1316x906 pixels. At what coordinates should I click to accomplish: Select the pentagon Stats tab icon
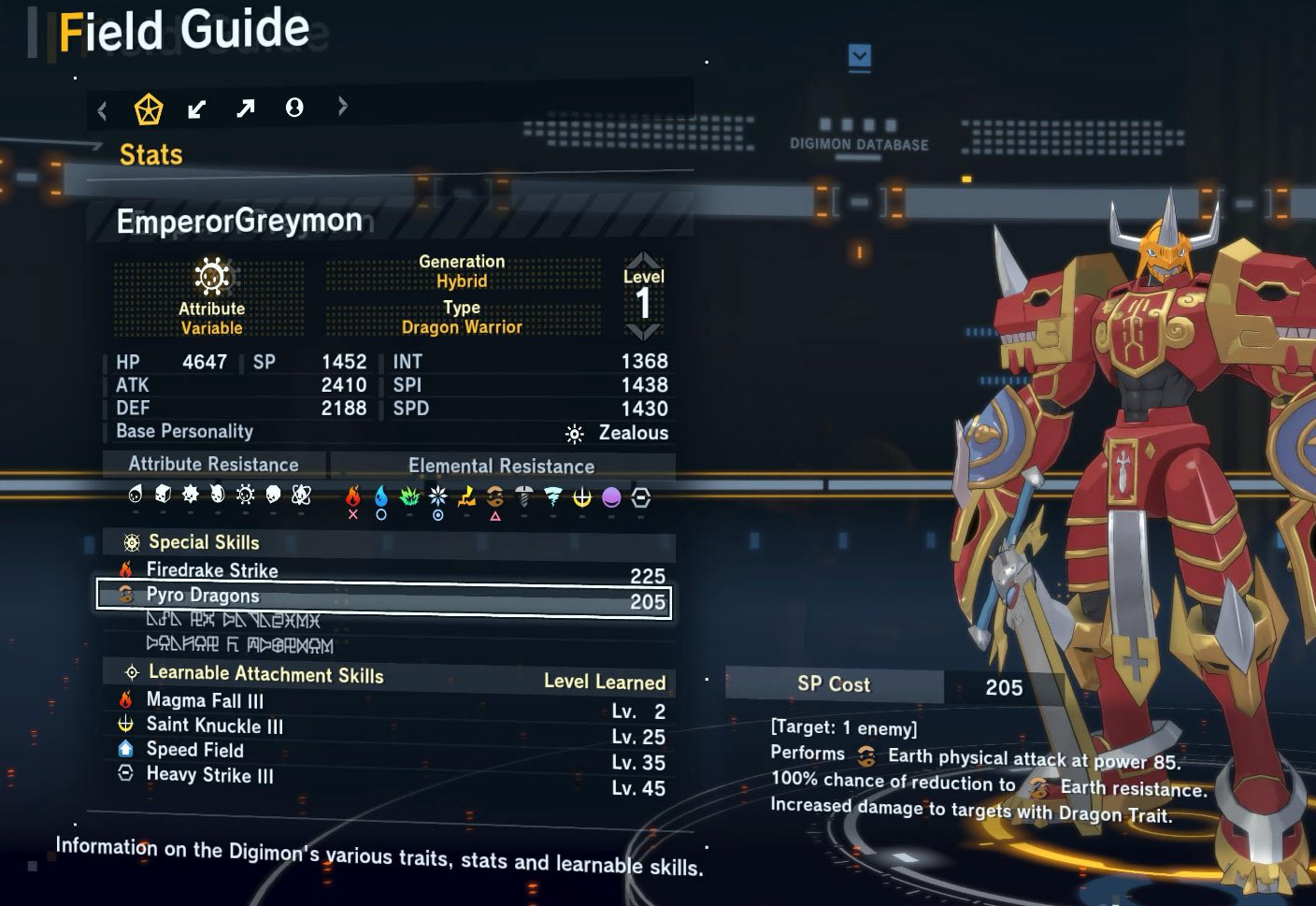pyautogui.click(x=149, y=109)
